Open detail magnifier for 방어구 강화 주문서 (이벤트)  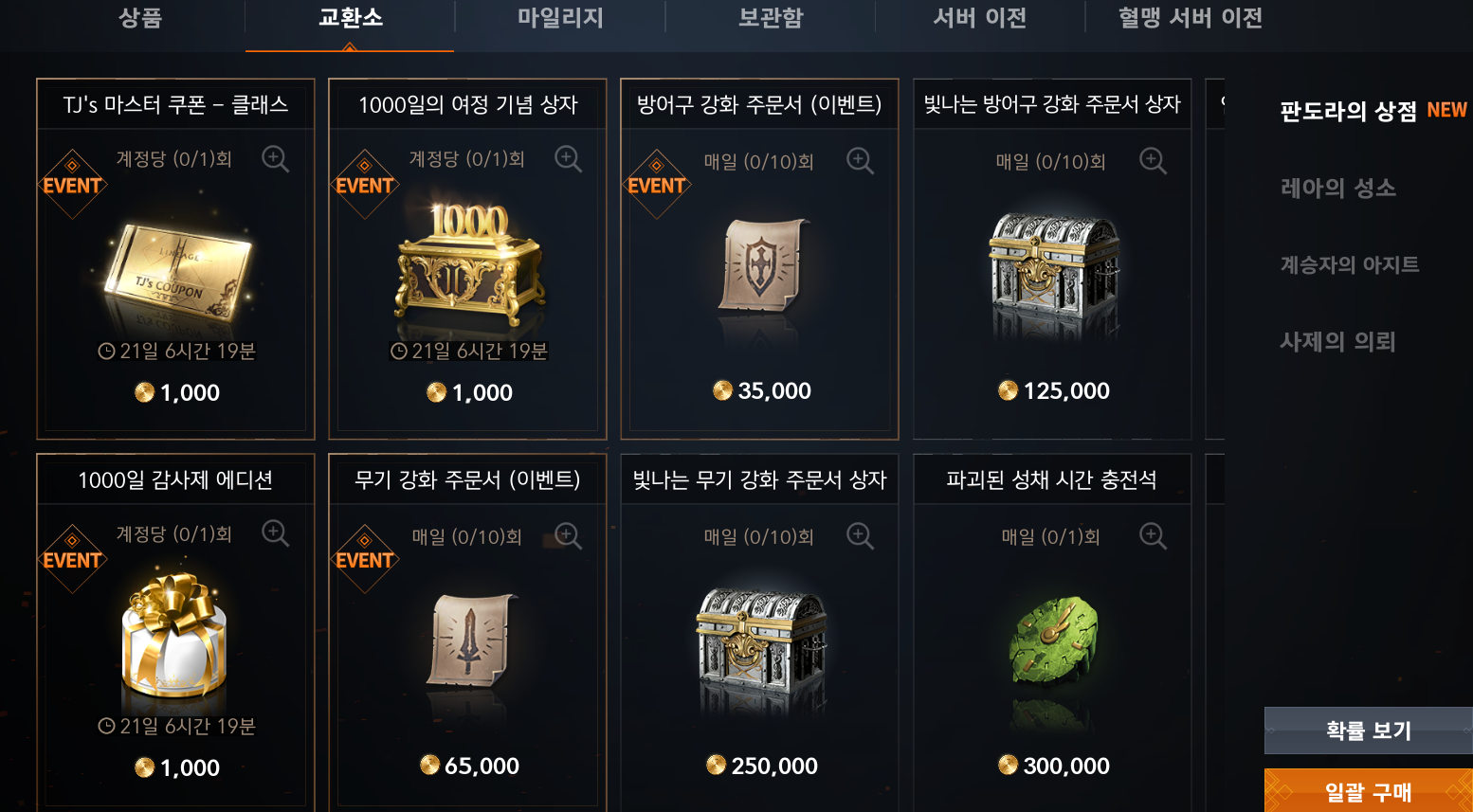(861, 161)
